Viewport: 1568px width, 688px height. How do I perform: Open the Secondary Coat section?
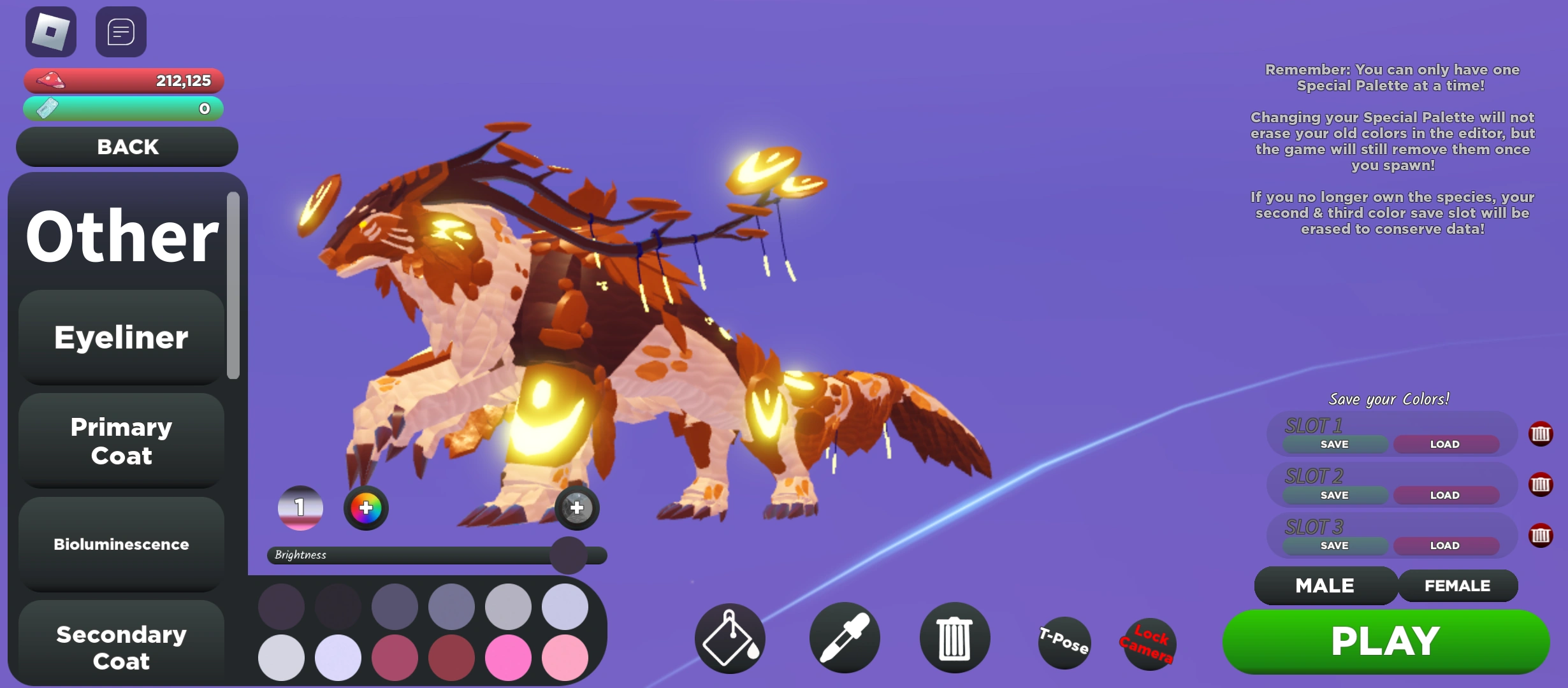(x=120, y=647)
